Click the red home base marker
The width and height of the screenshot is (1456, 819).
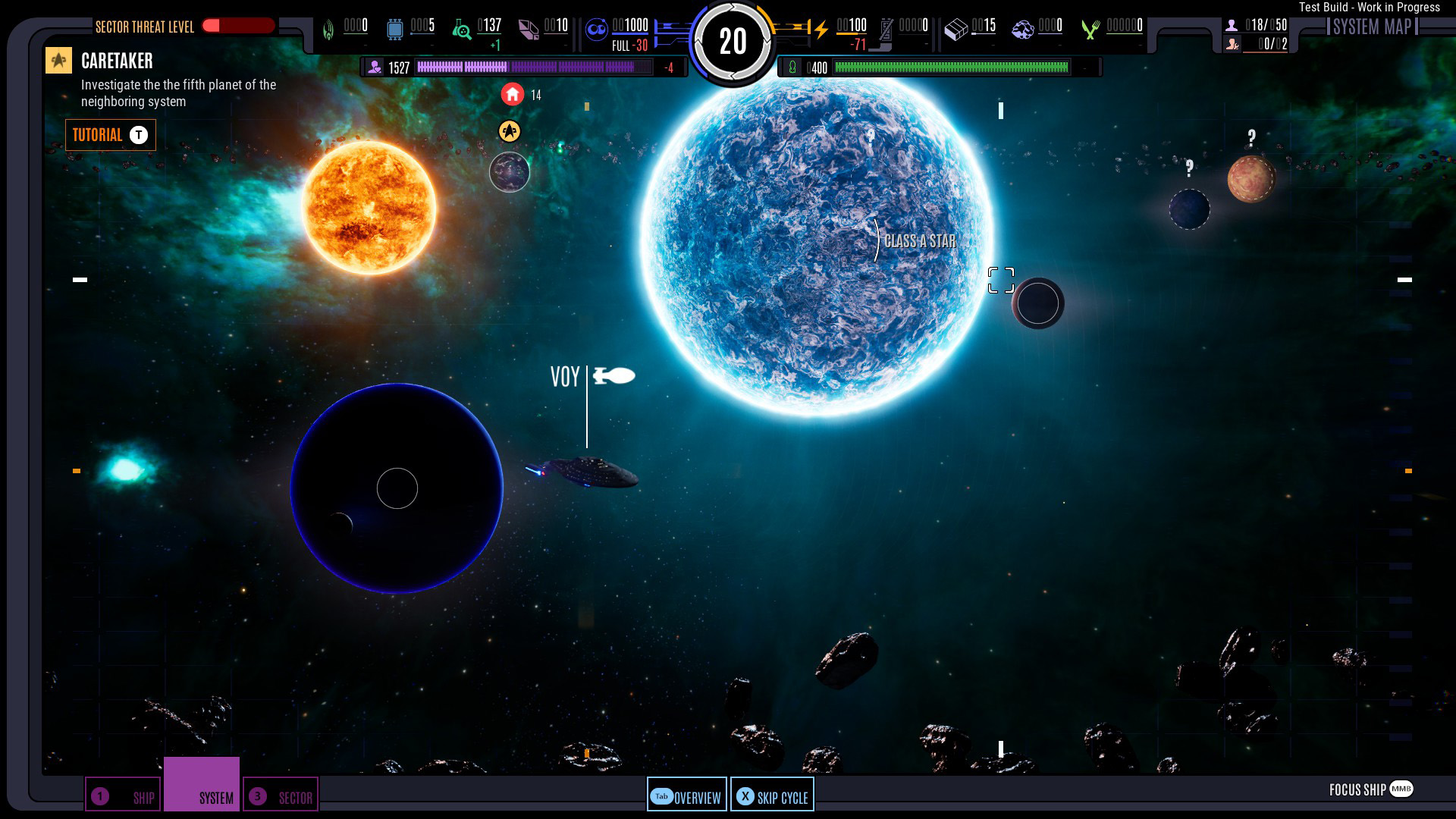[x=513, y=94]
